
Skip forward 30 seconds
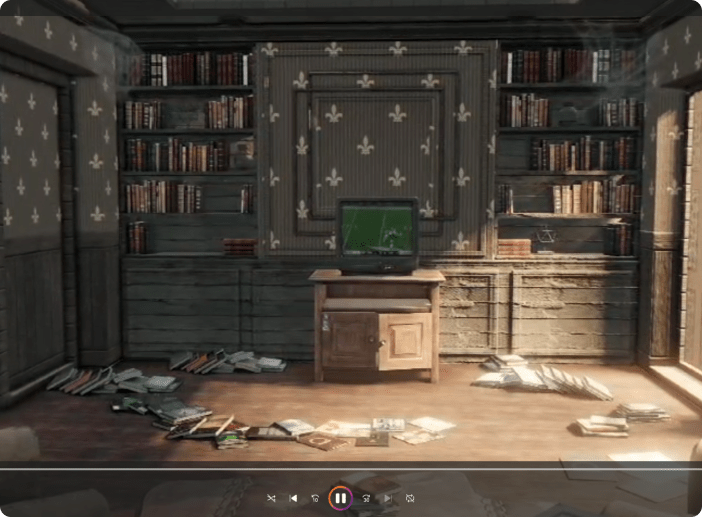pyautogui.click(x=366, y=497)
